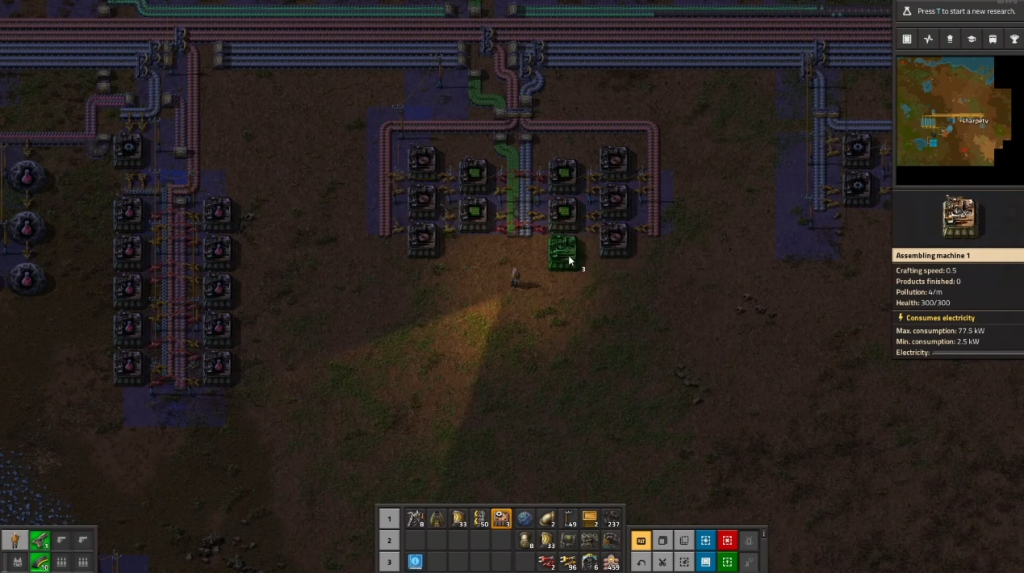
Task: Select the ammo magazine slot showing 10
Action: tap(40, 562)
